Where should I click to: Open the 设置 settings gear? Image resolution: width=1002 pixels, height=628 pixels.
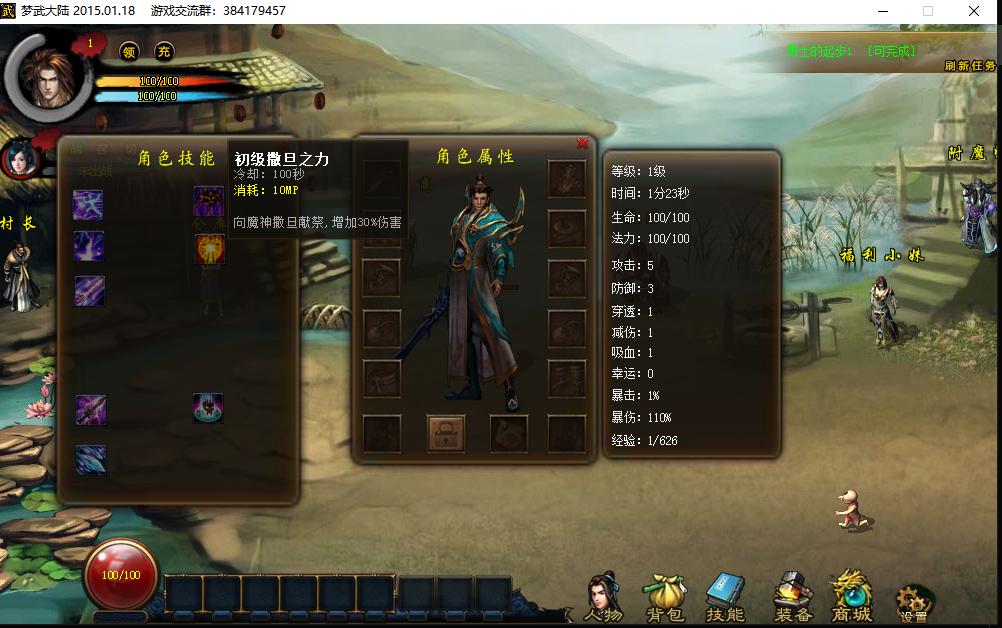(914, 602)
